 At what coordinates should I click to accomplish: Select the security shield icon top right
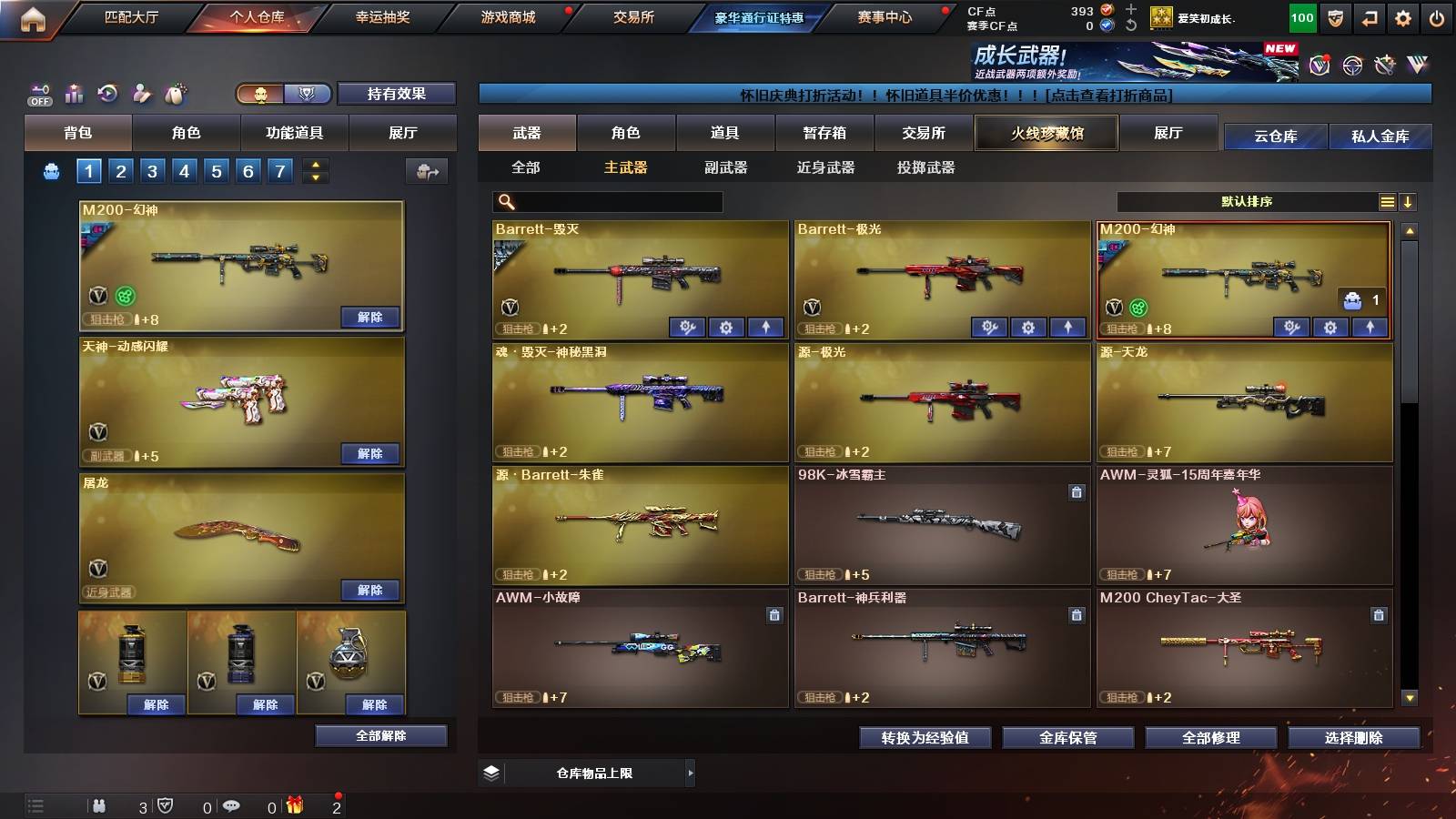coord(1334,18)
